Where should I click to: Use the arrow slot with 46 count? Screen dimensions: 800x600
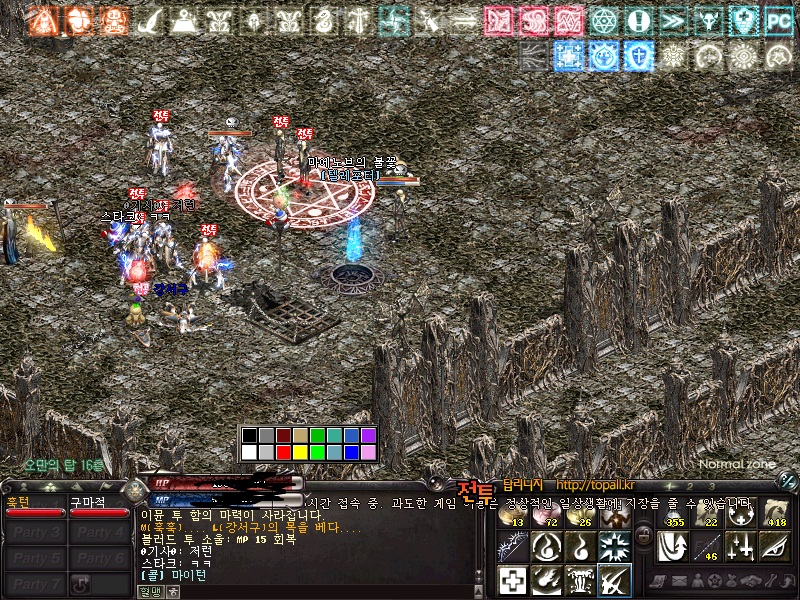pyautogui.click(x=705, y=546)
